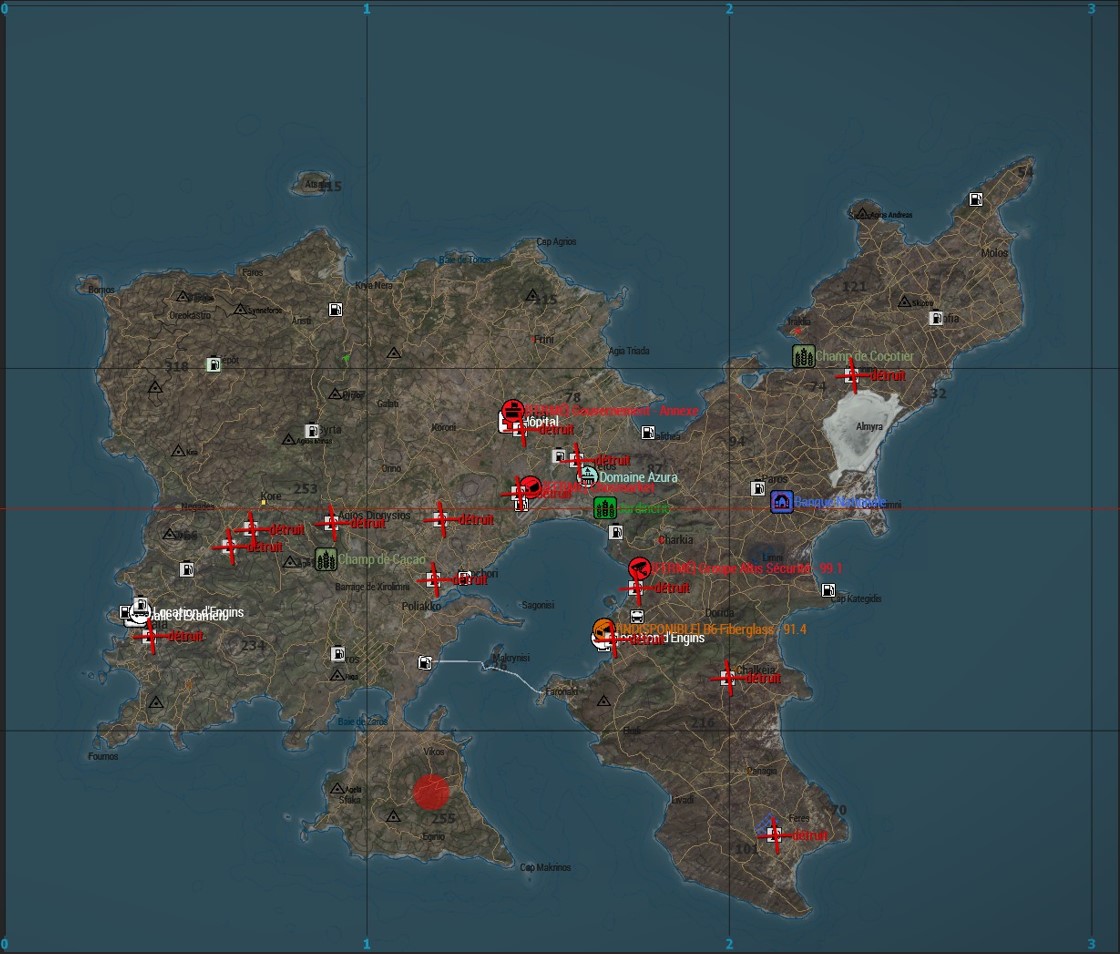Select the gas station icon near Sofia
Viewport: 1120px width, 954px height.
pyautogui.click(x=936, y=318)
